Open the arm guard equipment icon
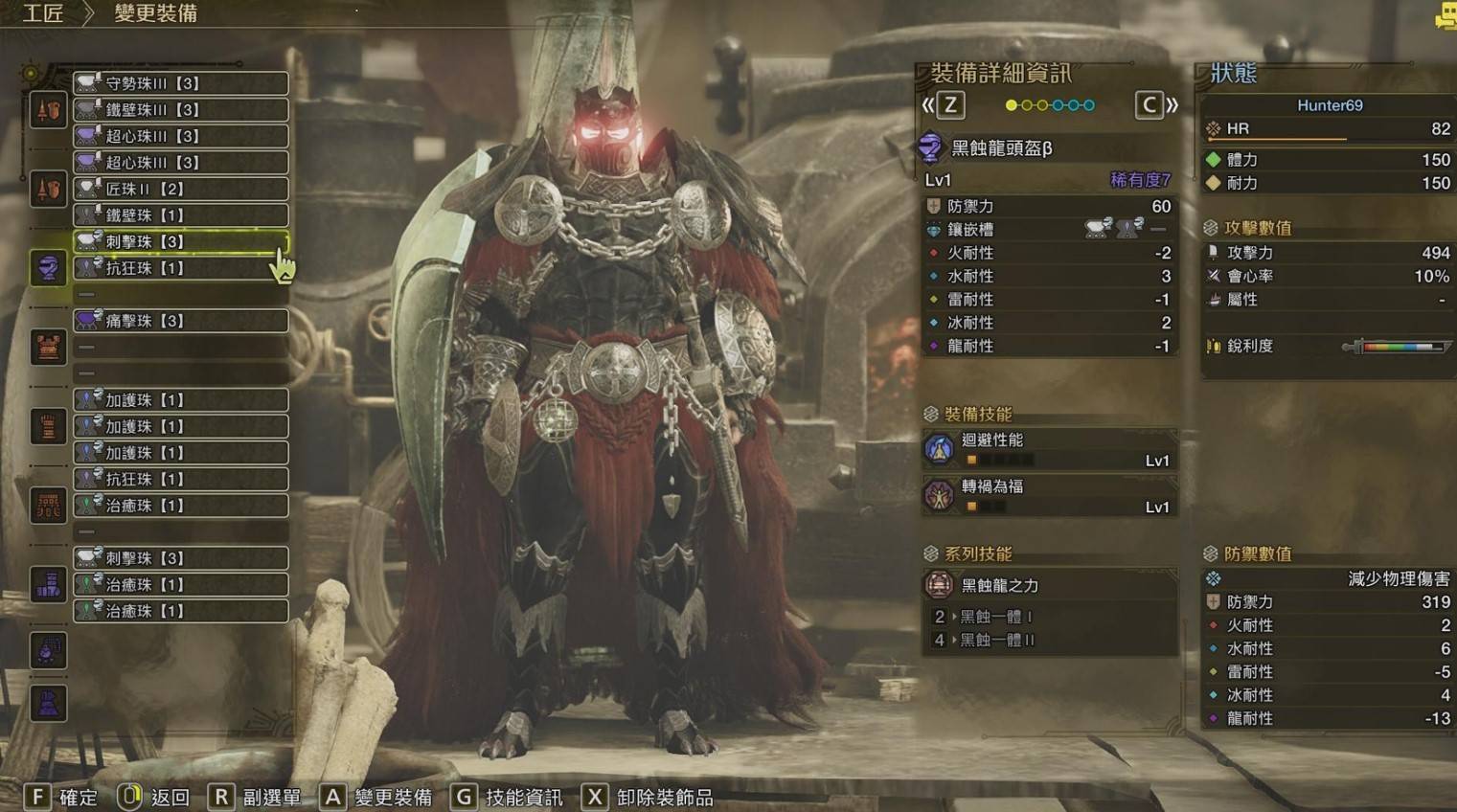Viewport: 1457px width, 812px height. pyautogui.click(x=48, y=426)
